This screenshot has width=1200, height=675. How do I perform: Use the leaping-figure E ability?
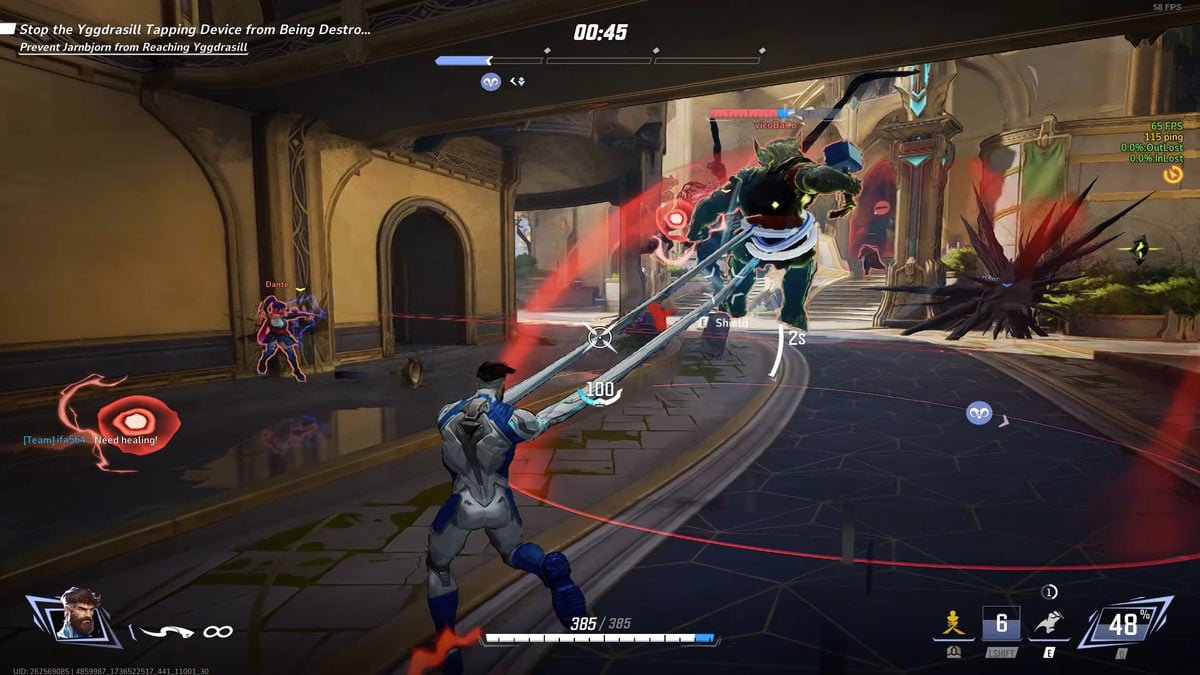point(1048,623)
